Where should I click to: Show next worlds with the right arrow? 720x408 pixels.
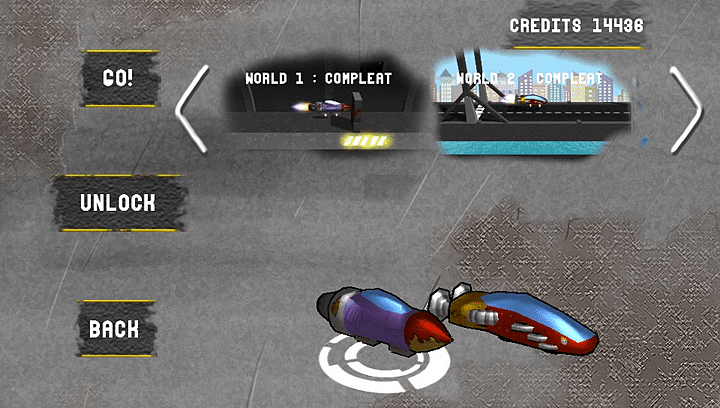click(x=686, y=108)
